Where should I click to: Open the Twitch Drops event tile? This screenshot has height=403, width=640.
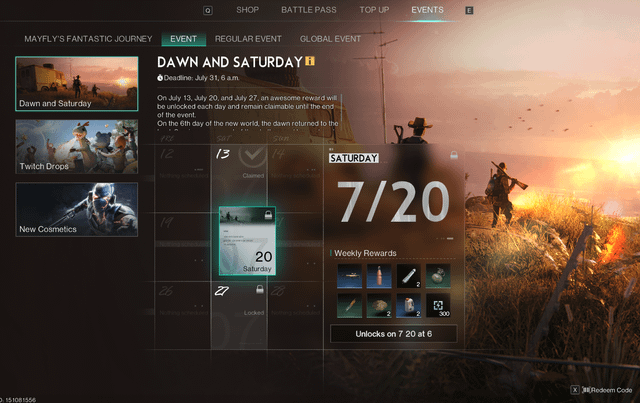(x=77, y=146)
